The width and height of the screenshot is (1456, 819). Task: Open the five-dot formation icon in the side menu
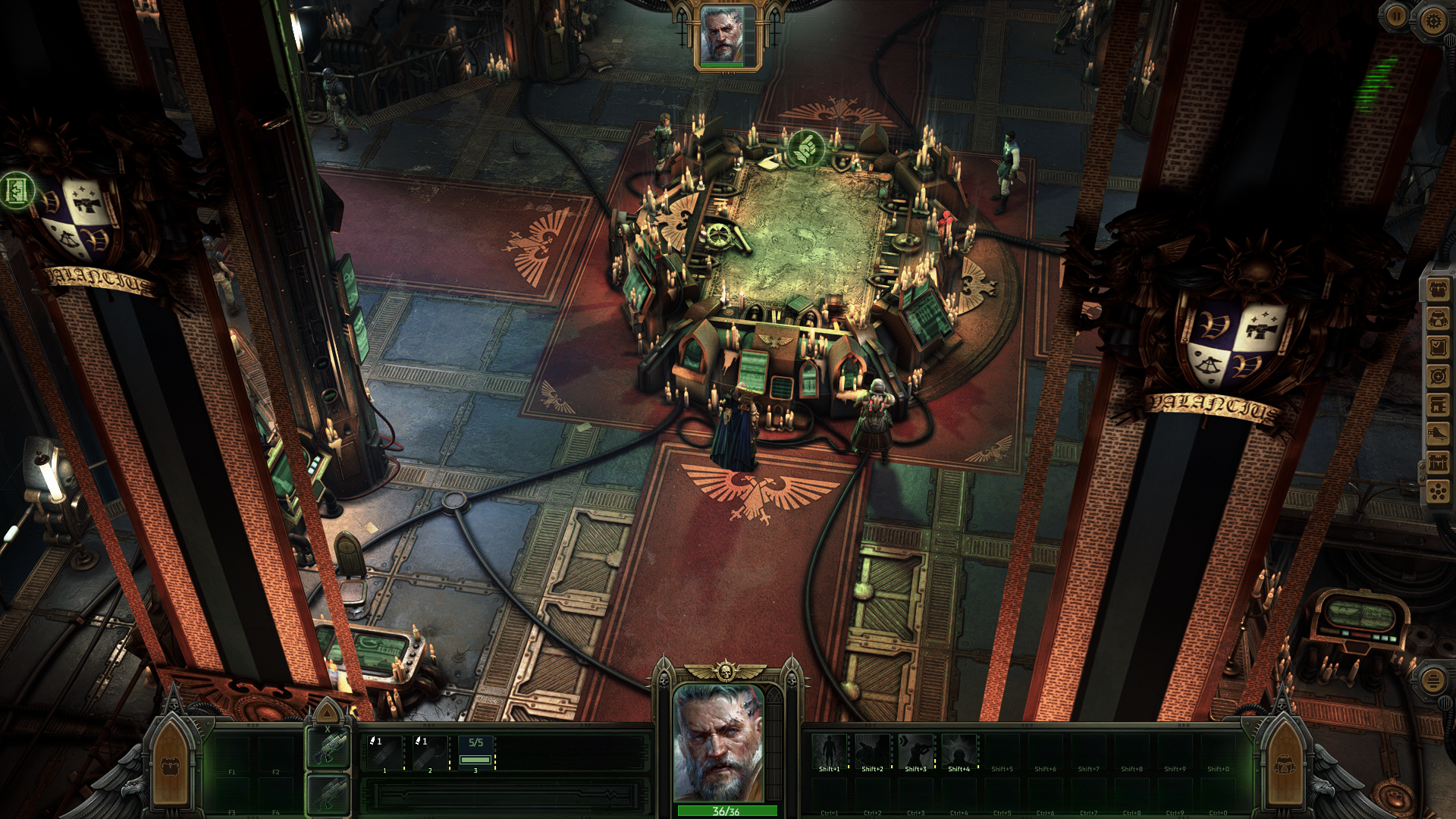click(x=1438, y=492)
